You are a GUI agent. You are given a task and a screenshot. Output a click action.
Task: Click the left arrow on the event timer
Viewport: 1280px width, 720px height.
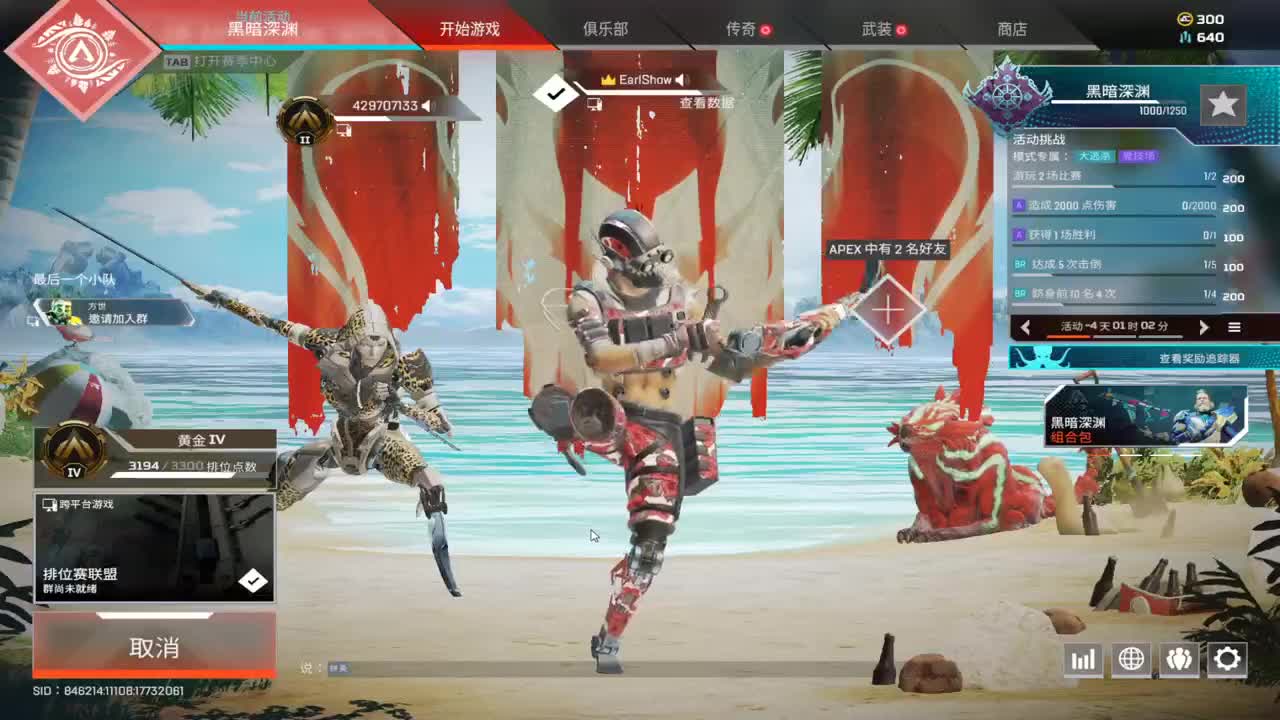click(x=1025, y=327)
